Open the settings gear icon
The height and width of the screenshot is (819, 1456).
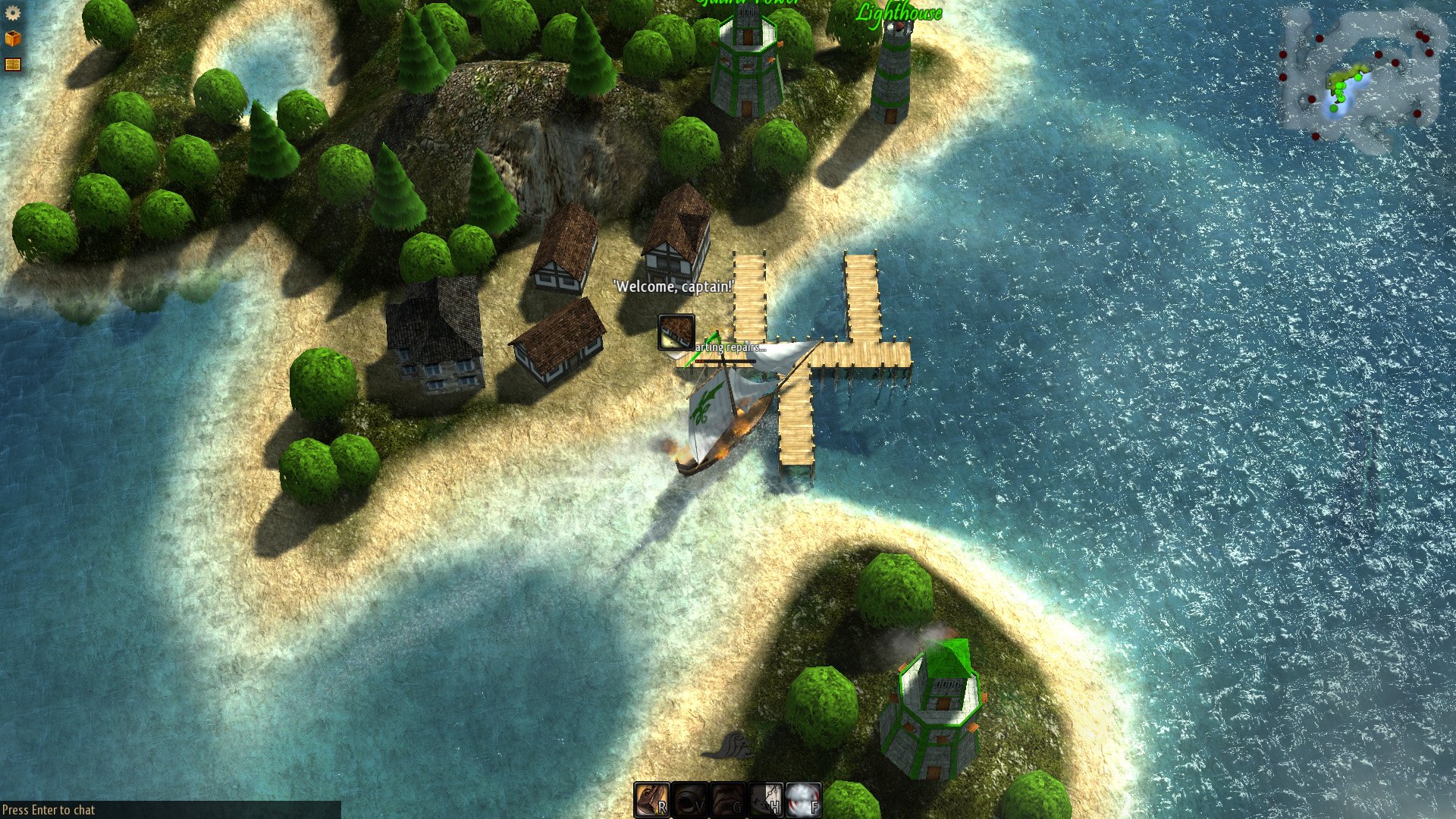[11, 13]
